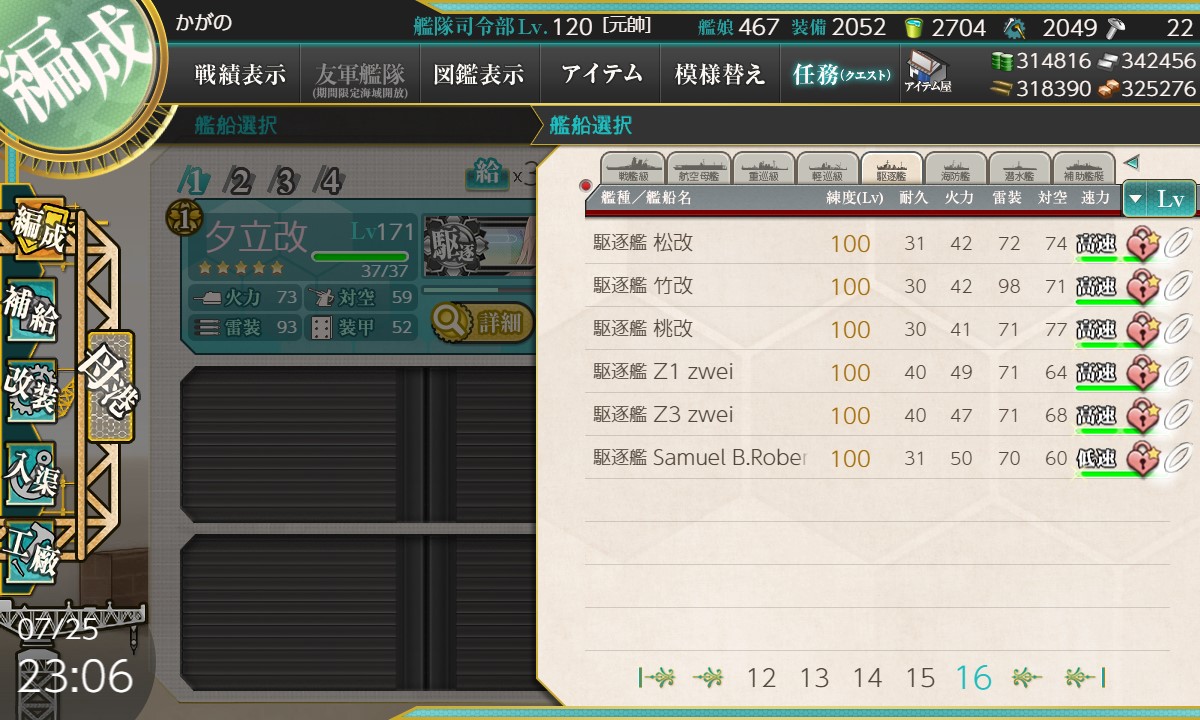Viewport: 1200px width, 720px height.
Task: Open the アイテム items menu
Action: coord(601,74)
